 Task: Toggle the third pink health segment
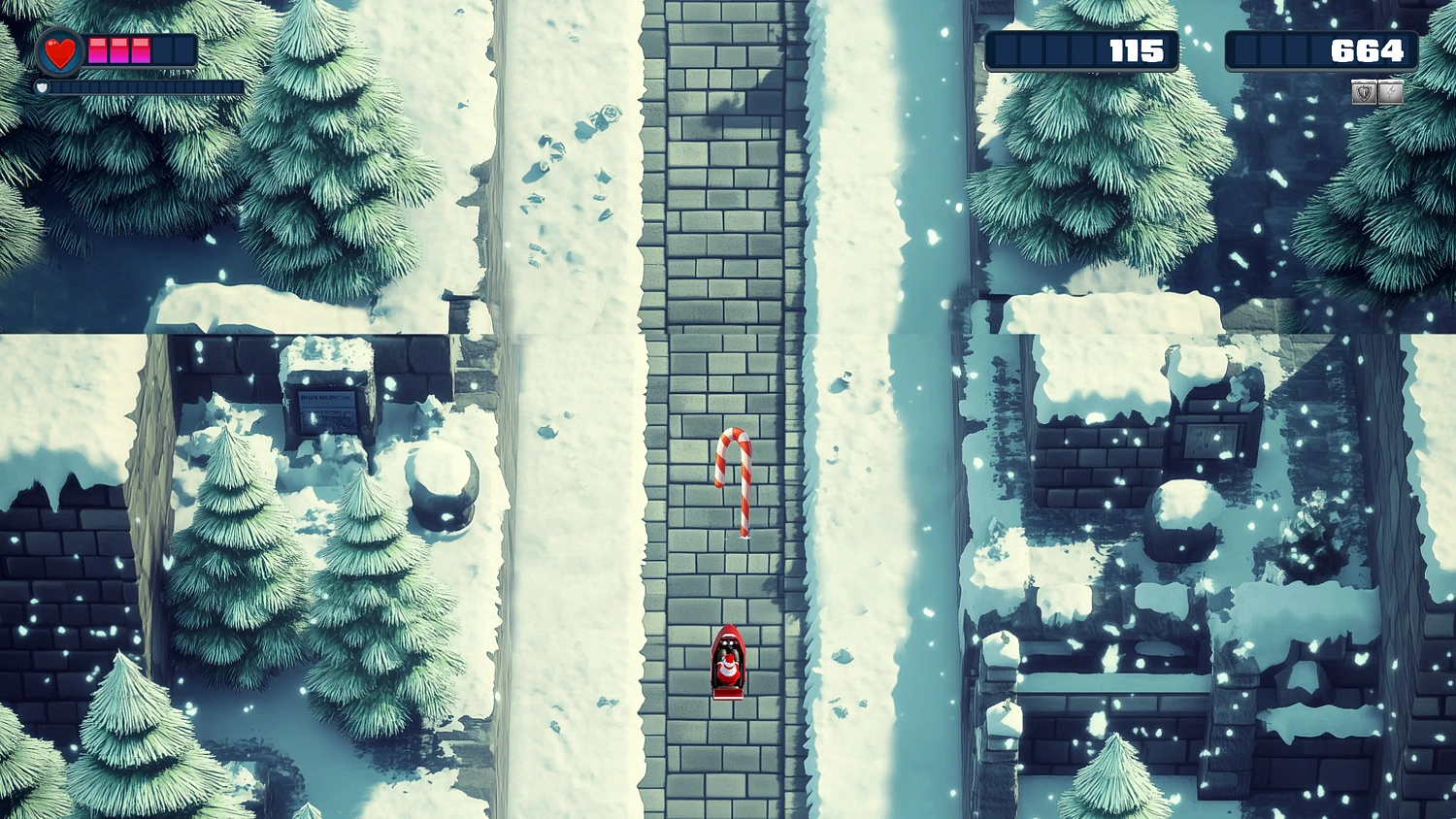(x=139, y=51)
